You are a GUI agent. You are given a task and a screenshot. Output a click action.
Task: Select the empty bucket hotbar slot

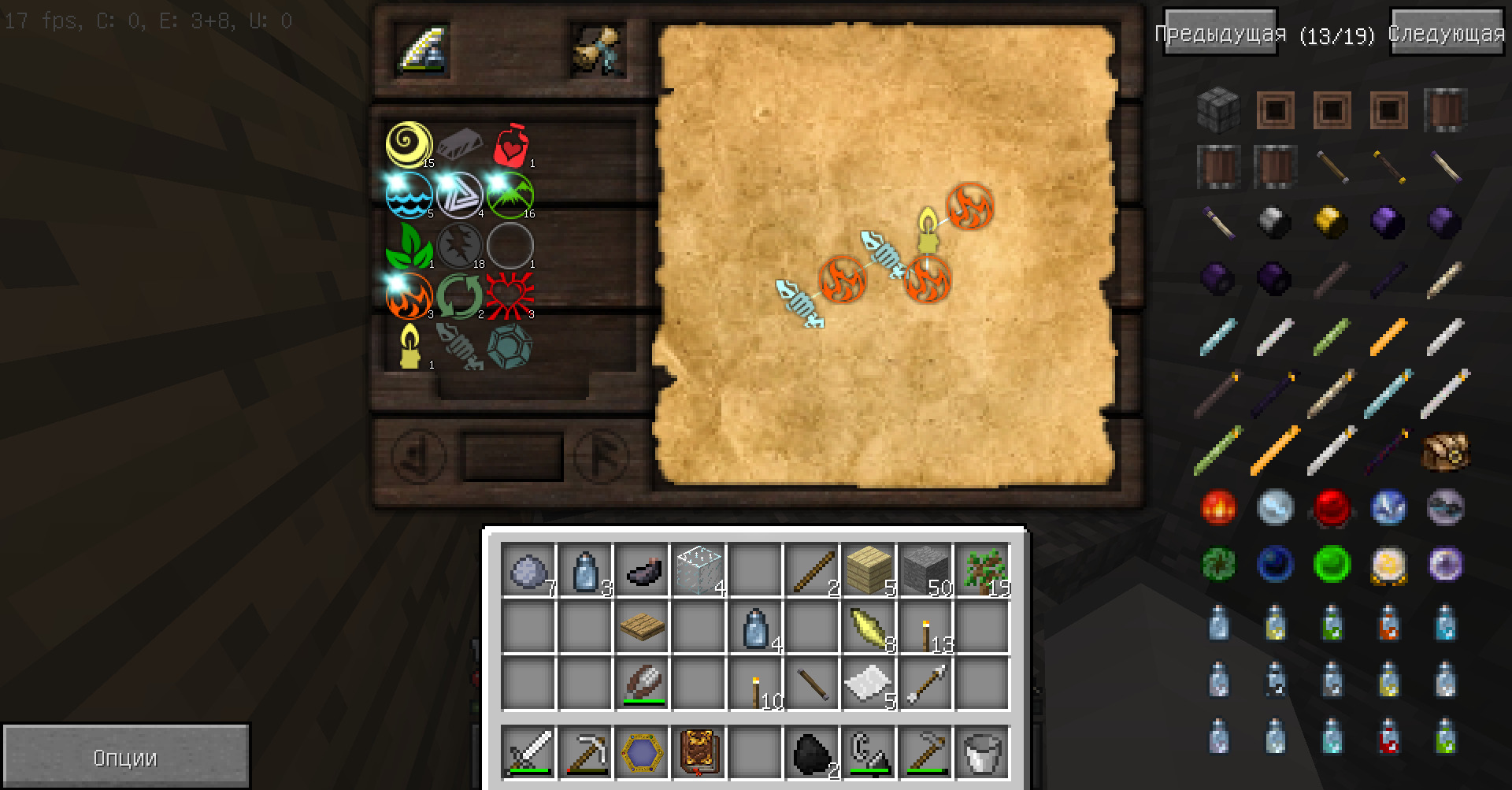[982, 752]
